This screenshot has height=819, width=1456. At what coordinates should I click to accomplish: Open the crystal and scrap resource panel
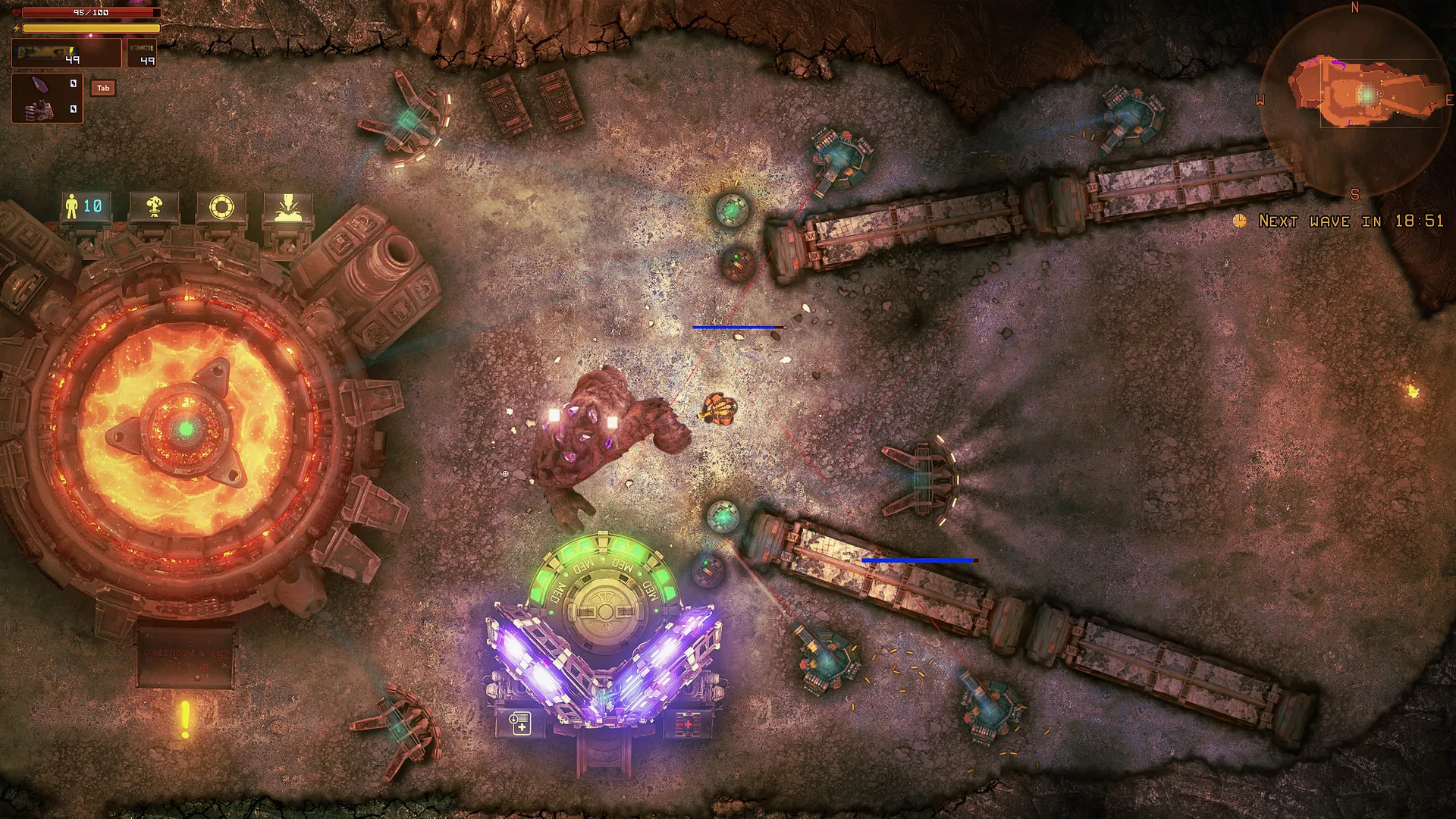[x=47, y=97]
